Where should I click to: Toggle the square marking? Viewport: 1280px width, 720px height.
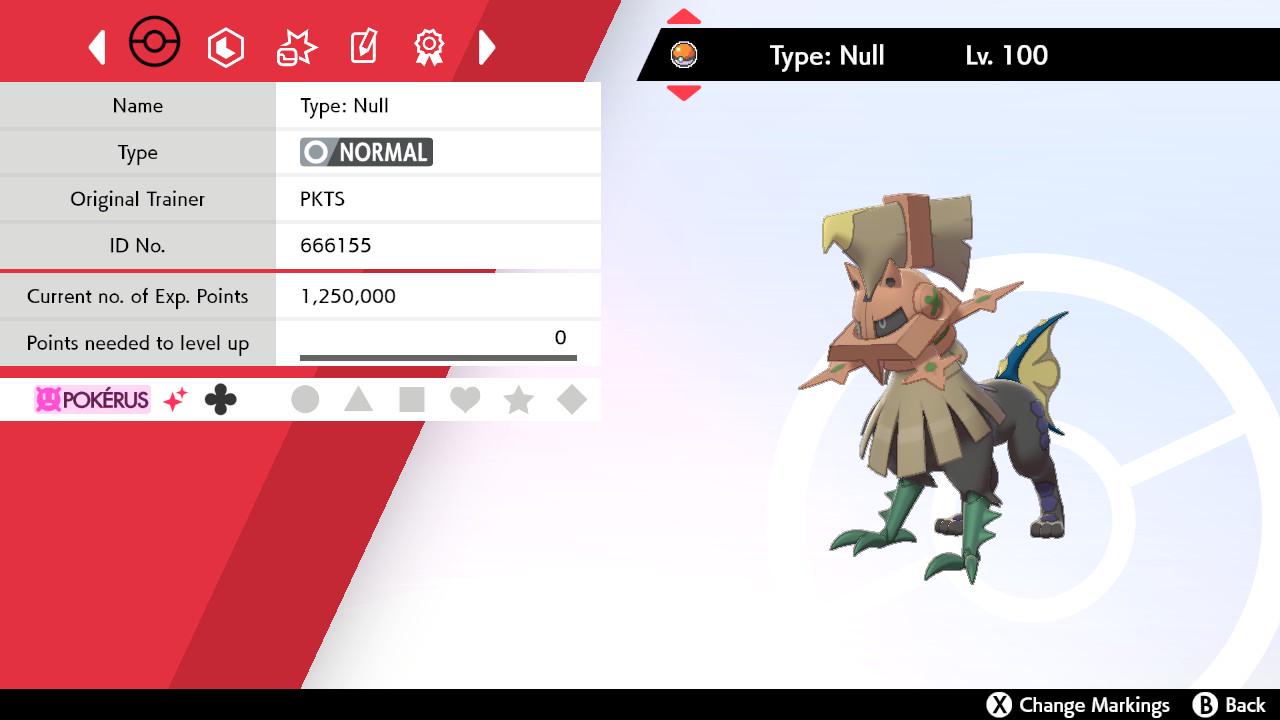pos(412,400)
